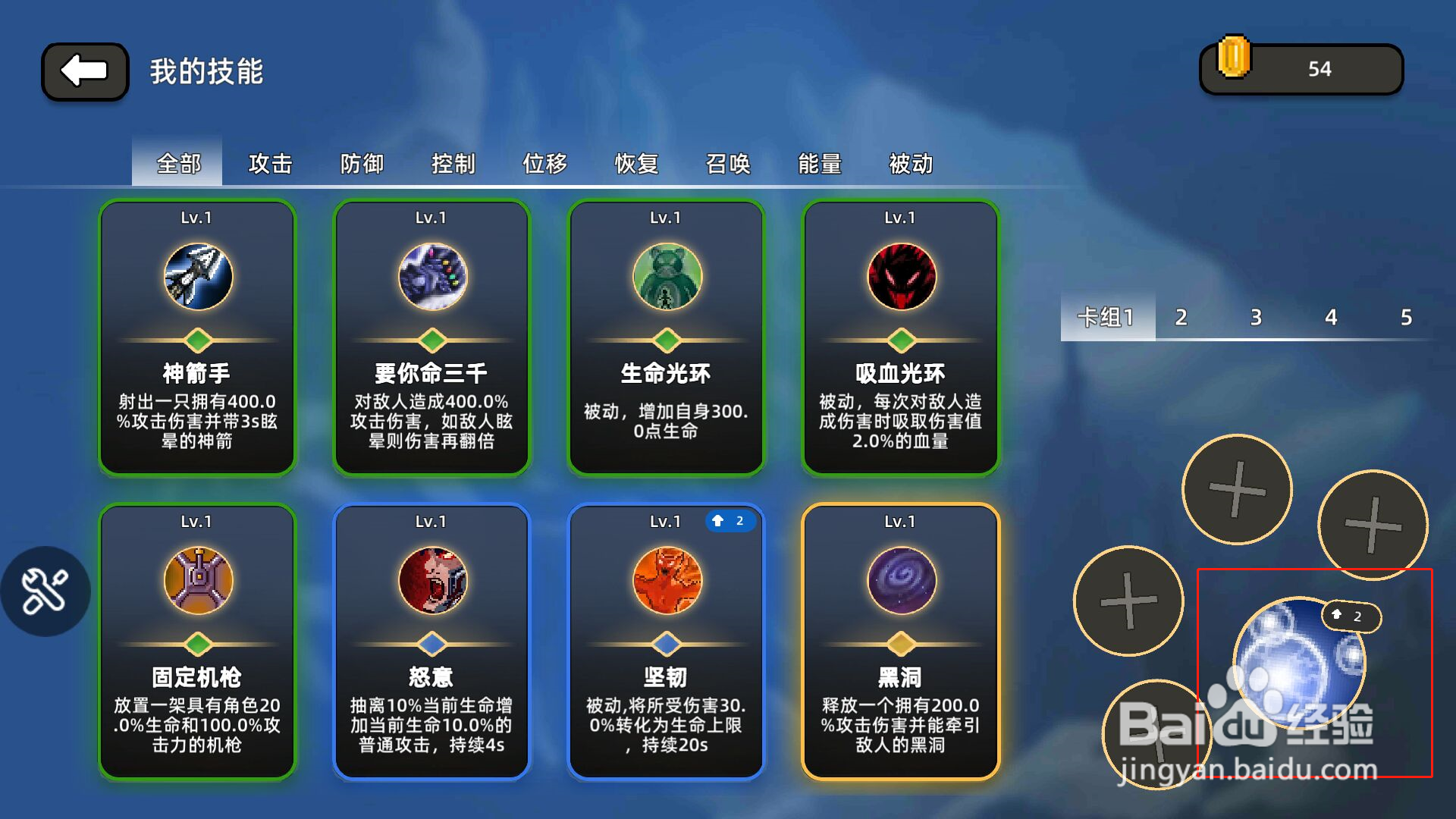The width and height of the screenshot is (1456, 819).
Task: Open the 攻击 skill category
Action: click(270, 164)
